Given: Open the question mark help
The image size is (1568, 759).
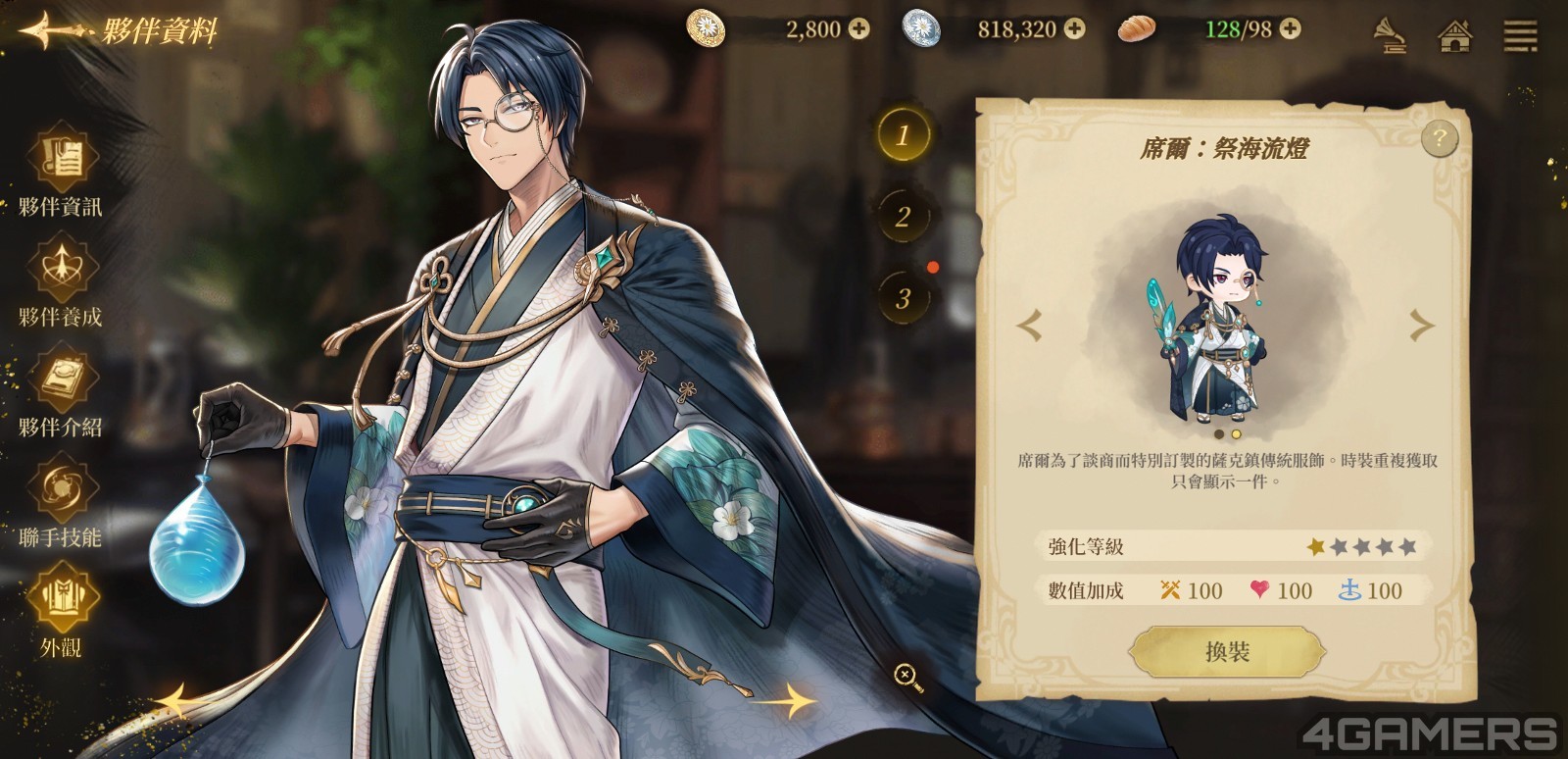Looking at the screenshot, I should [1439, 139].
